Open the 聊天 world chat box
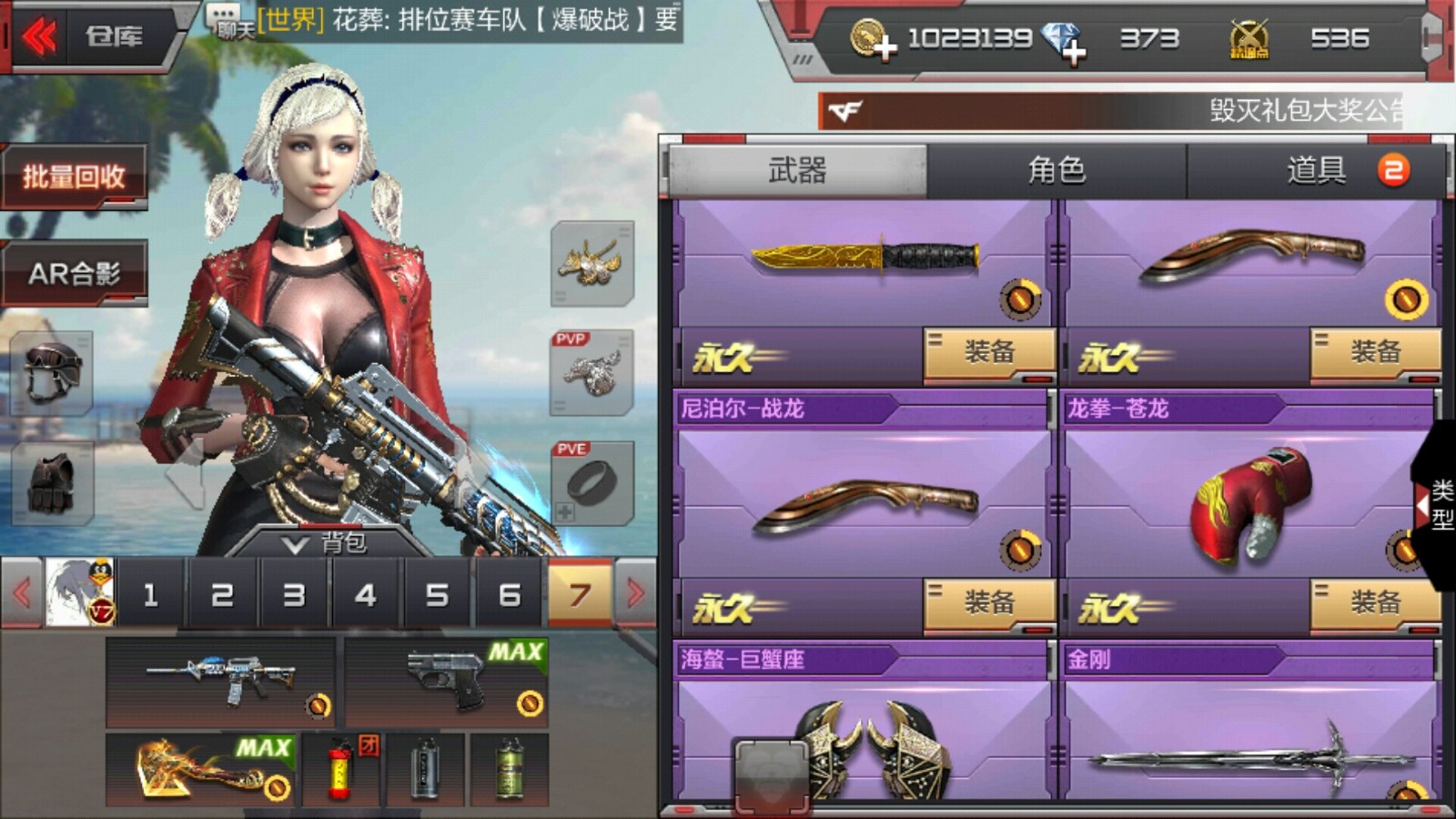Image resolution: width=1456 pixels, height=819 pixels. click(229, 20)
